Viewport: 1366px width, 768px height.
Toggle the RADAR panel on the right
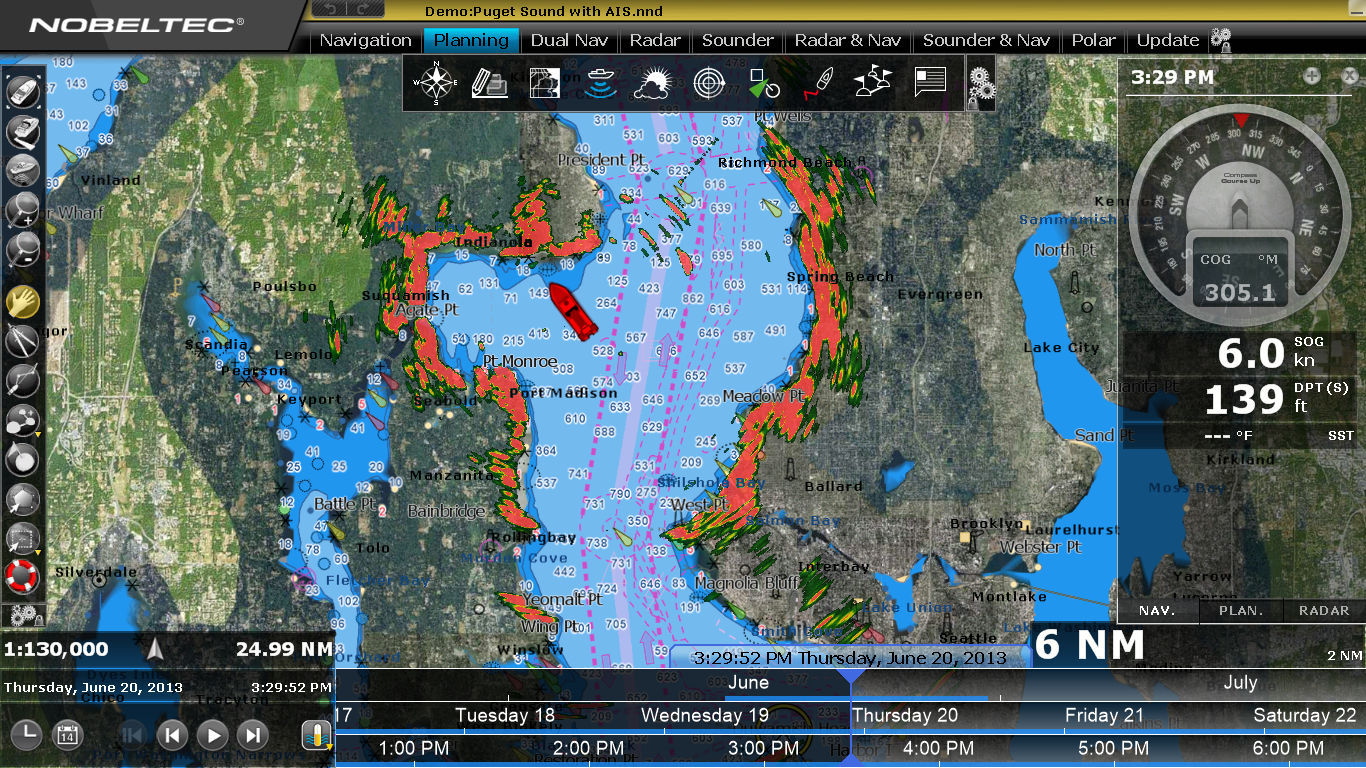[1322, 610]
